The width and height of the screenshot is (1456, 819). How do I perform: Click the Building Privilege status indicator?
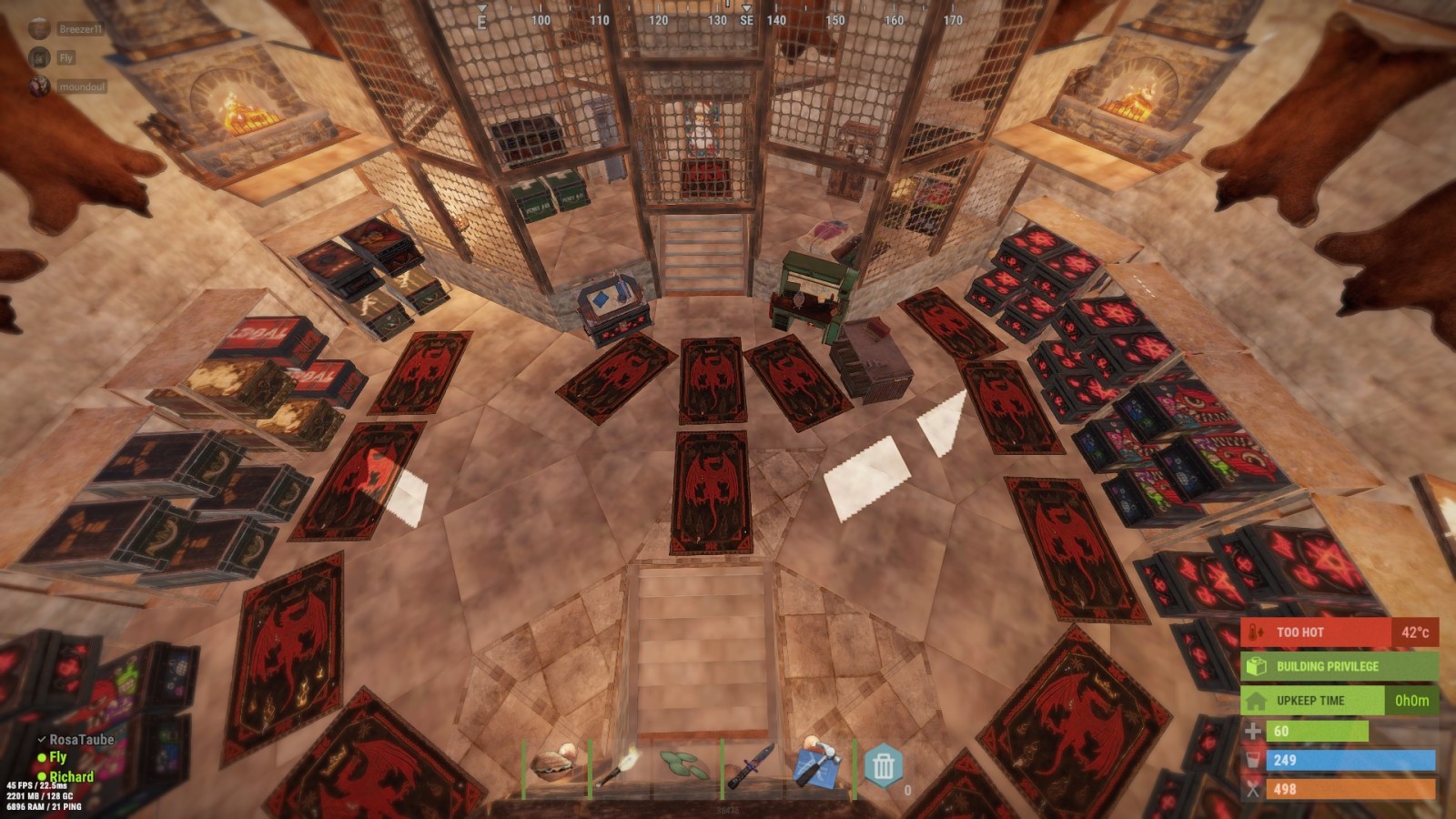click(1339, 666)
